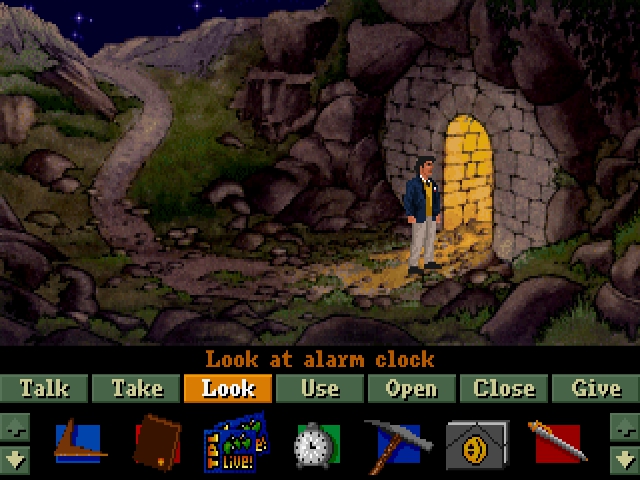Pick the Close verb

click(x=504, y=388)
